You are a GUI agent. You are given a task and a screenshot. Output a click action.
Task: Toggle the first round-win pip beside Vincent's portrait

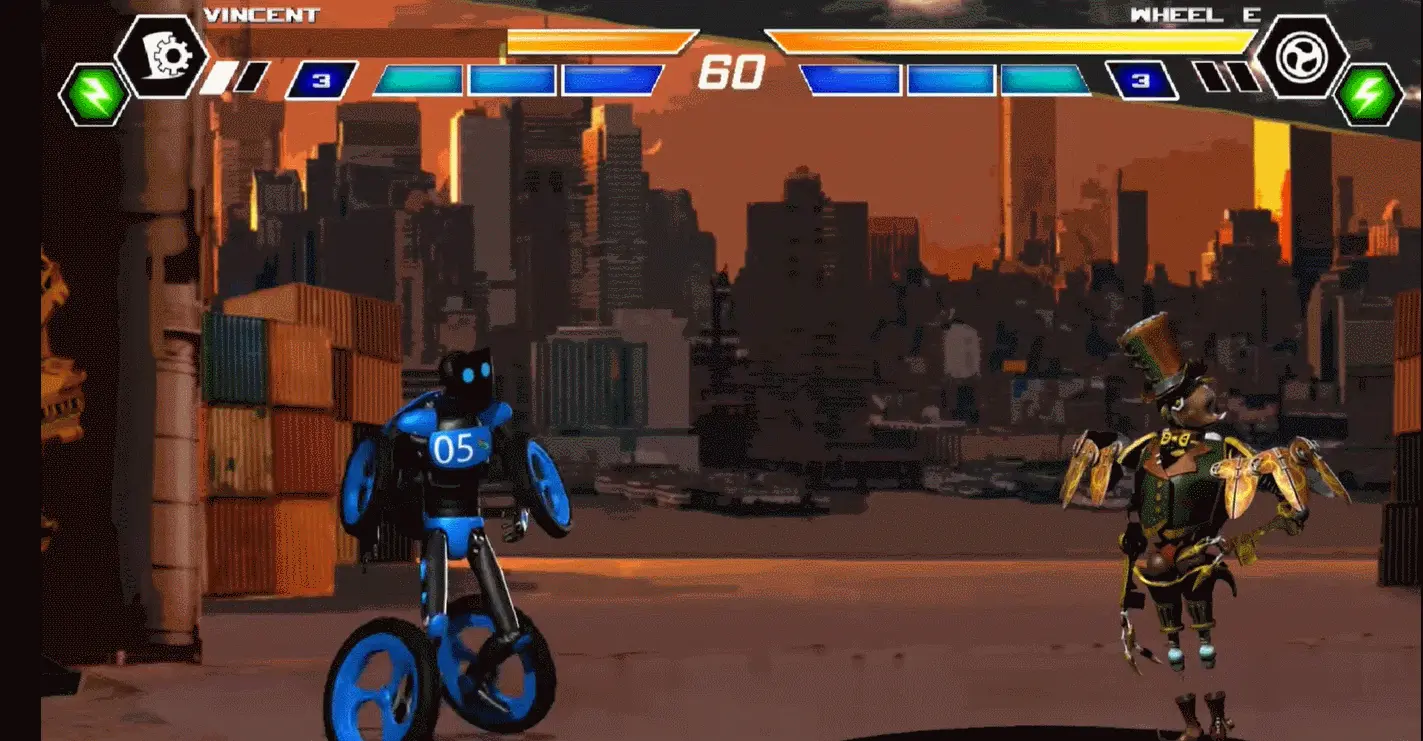tap(218, 78)
